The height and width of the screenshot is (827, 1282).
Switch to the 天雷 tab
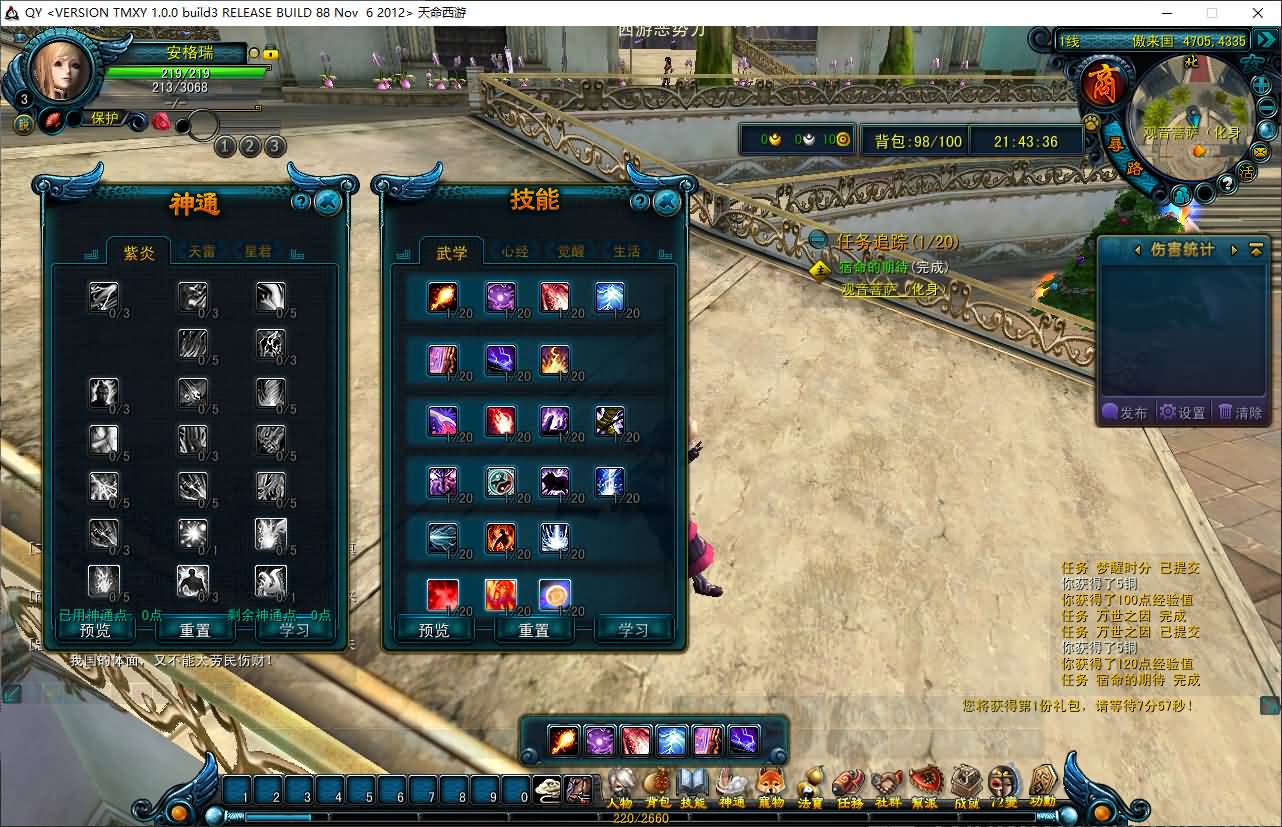202,252
